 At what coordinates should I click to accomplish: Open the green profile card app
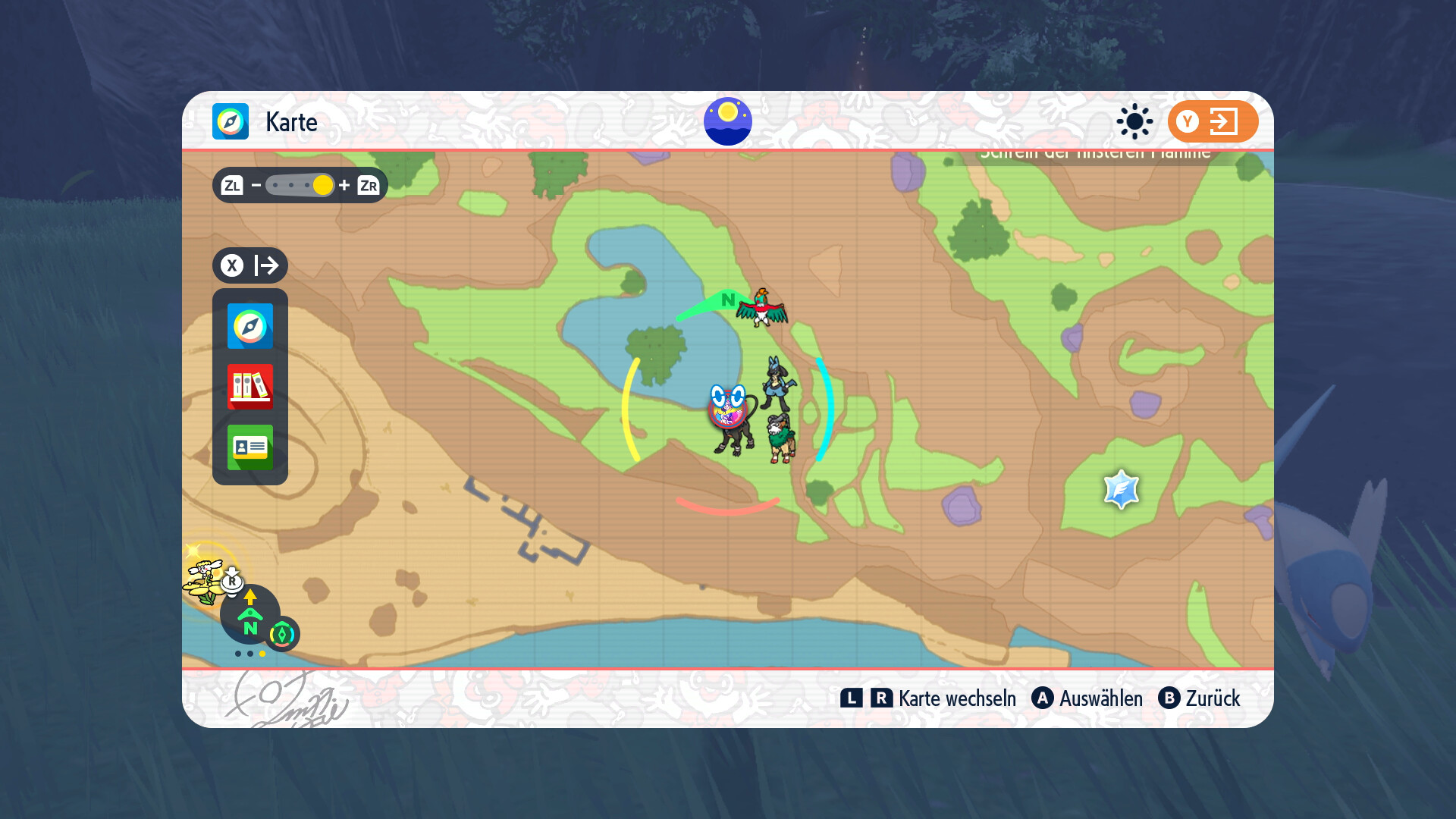click(x=250, y=447)
